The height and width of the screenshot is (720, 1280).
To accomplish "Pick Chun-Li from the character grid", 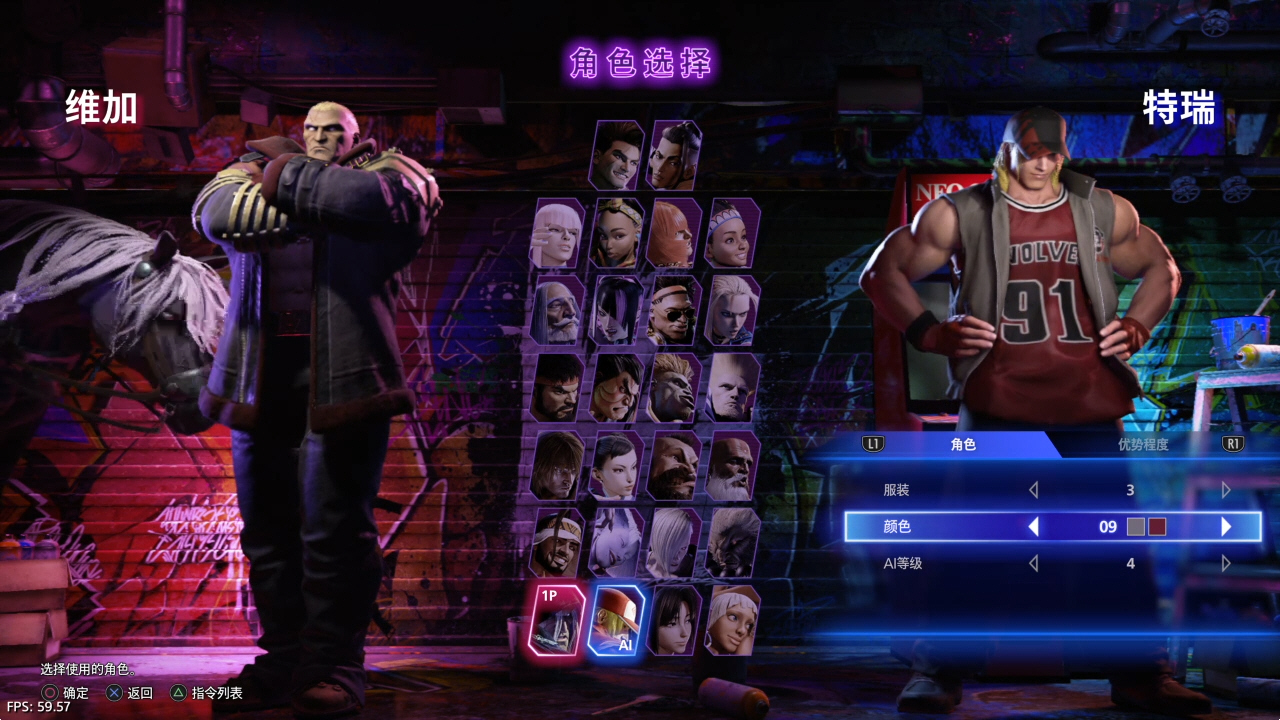I will coord(616,466).
